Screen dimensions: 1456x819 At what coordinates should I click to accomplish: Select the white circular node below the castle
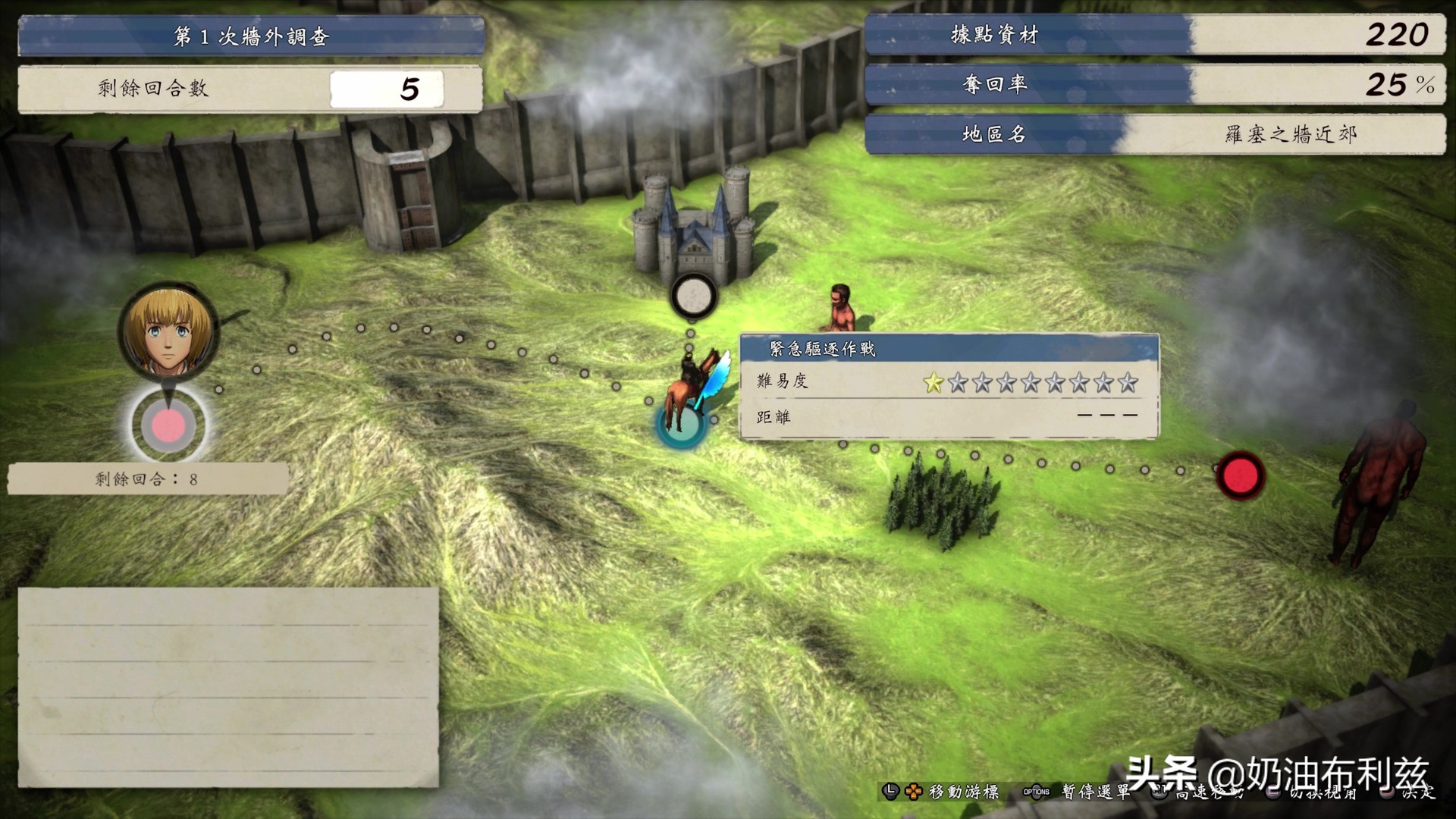click(693, 296)
